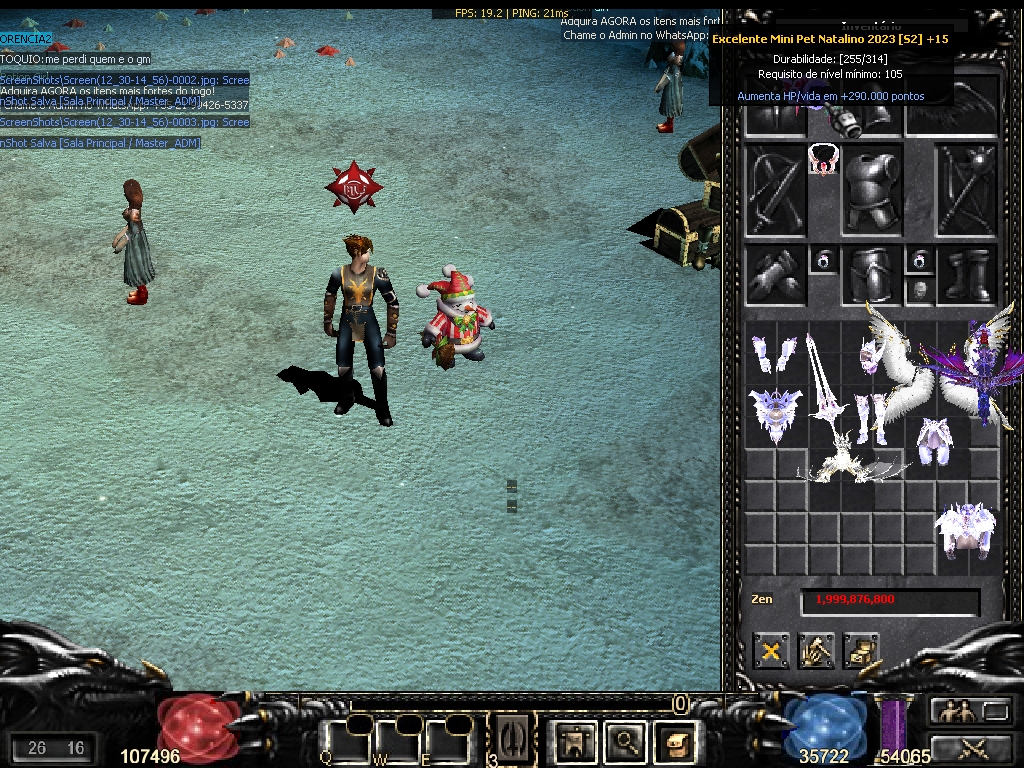Toggle the inventory chest button on bottom bar
The height and width of the screenshot is (768, 1024).
(673, 741)
